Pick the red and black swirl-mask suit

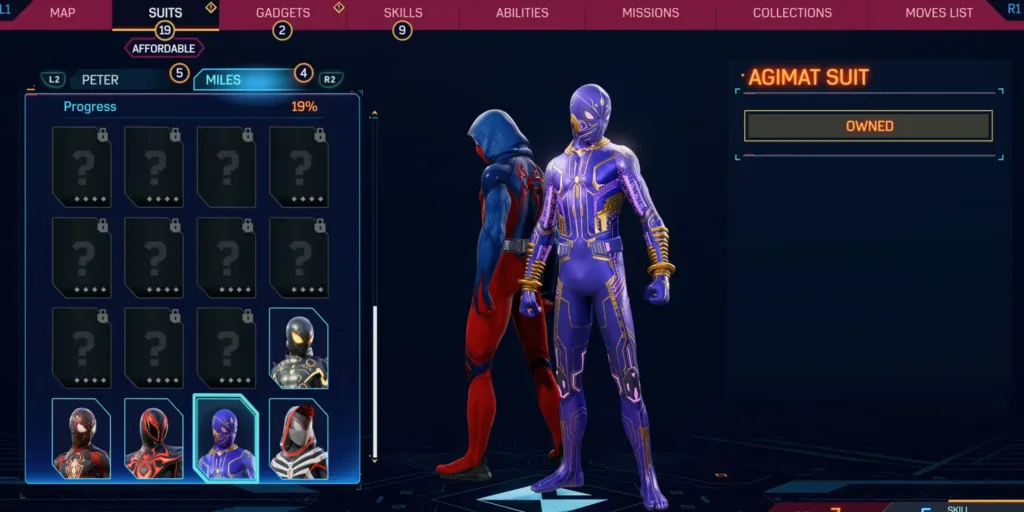point(153,438)
